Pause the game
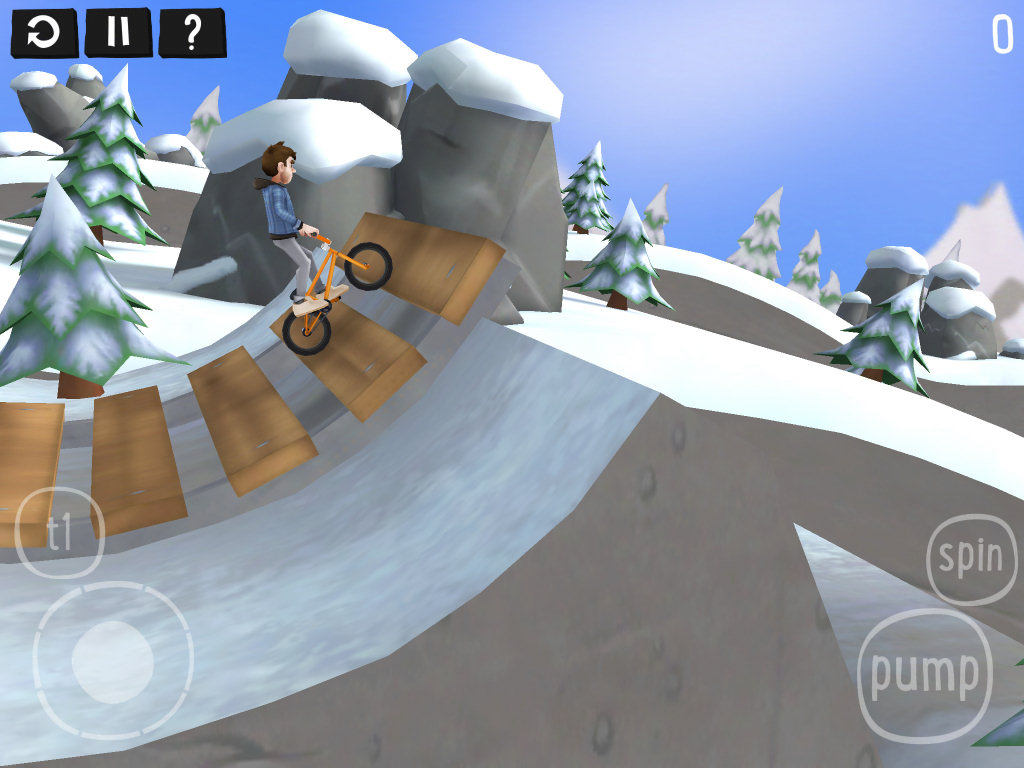The width and height of the screenshot is (1024, 768). (x=118, y=33)
